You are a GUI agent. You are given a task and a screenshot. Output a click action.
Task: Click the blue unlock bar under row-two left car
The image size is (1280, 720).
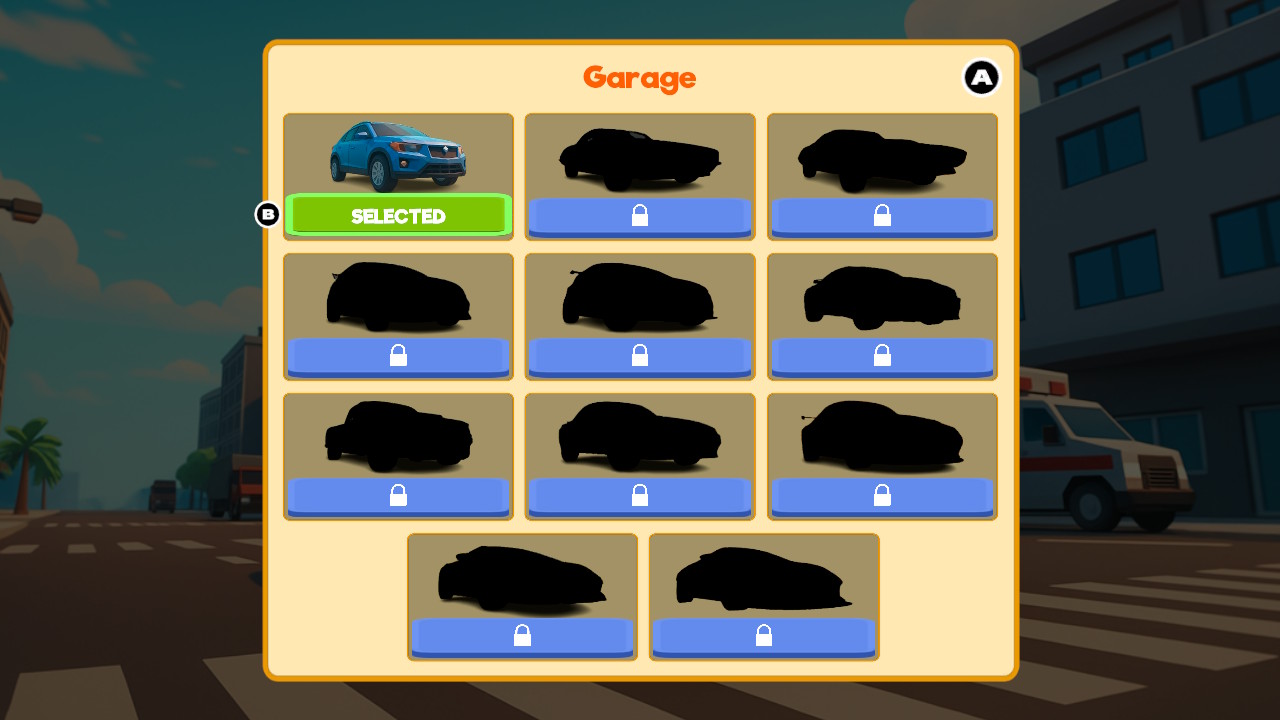(x=398, y=356)
